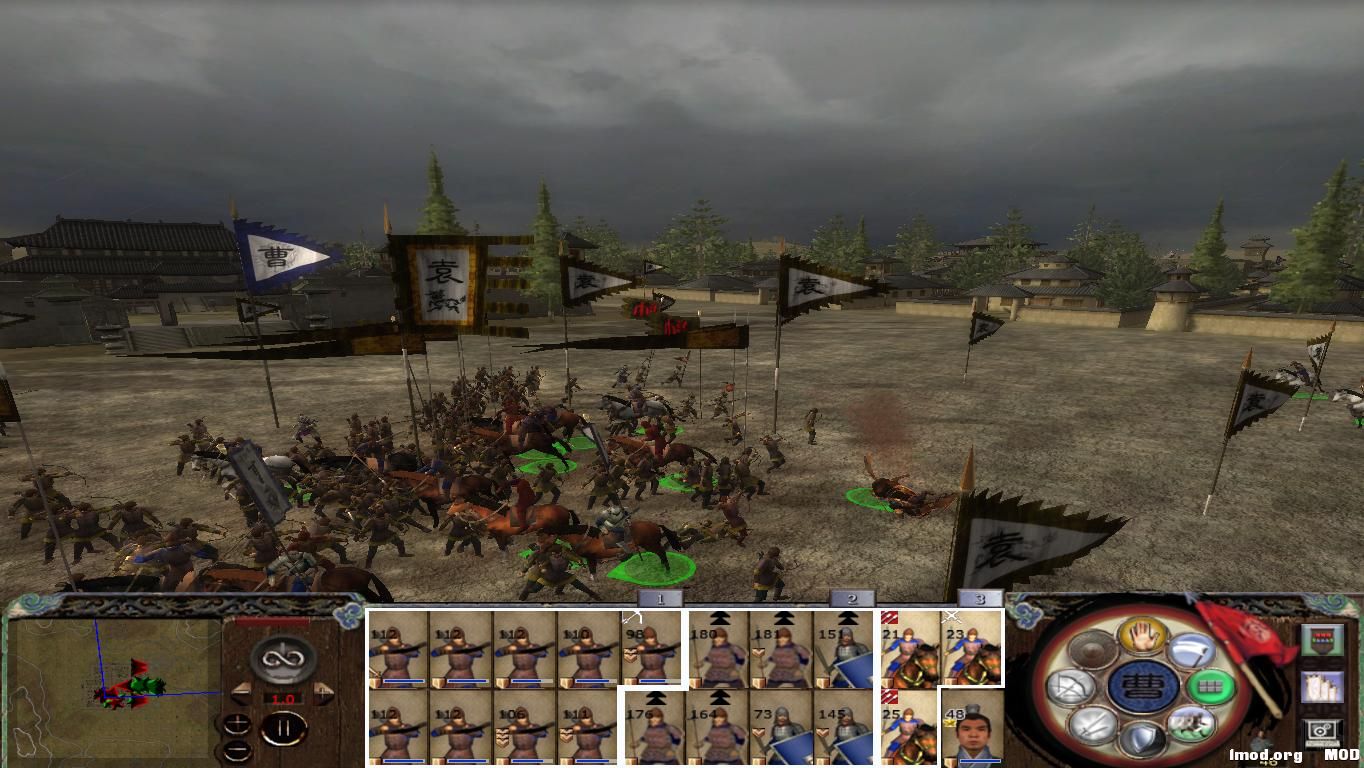Open the green grid group formations icon
The height and width of the screenshot is (768, 1364).
point(1209,685)
